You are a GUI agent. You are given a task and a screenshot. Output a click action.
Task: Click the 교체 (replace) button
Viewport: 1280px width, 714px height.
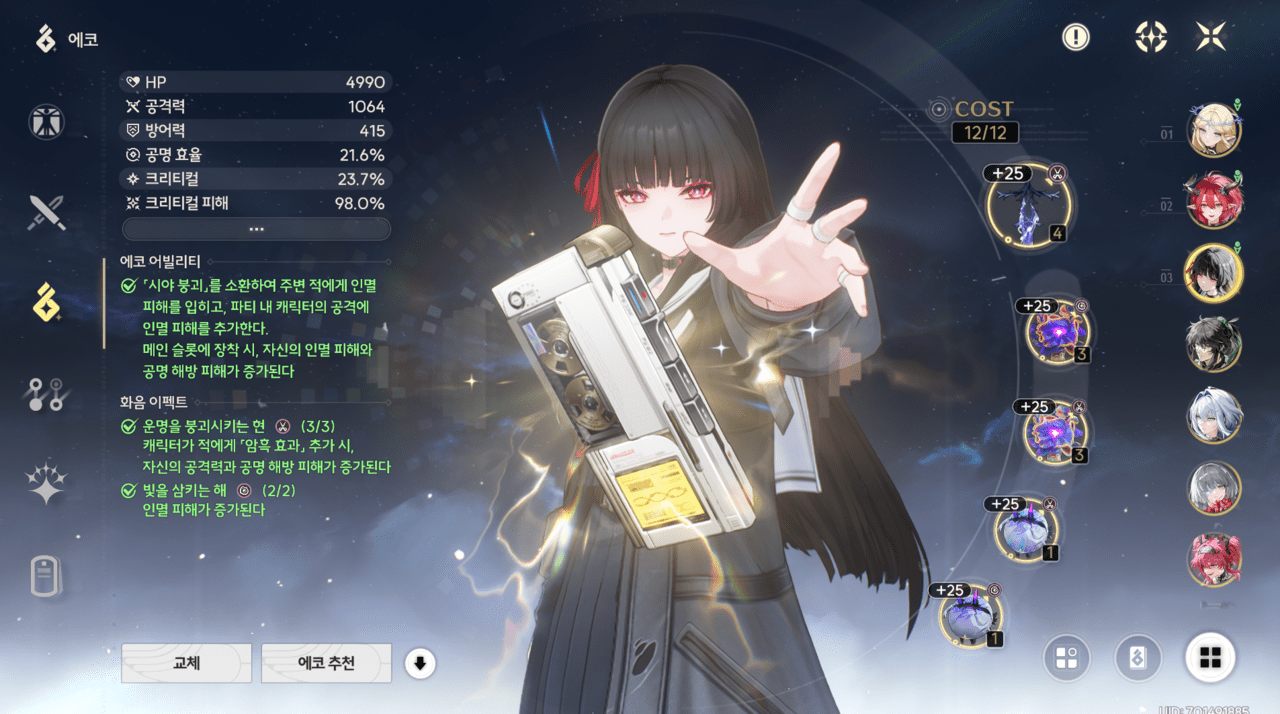point(186,663)
